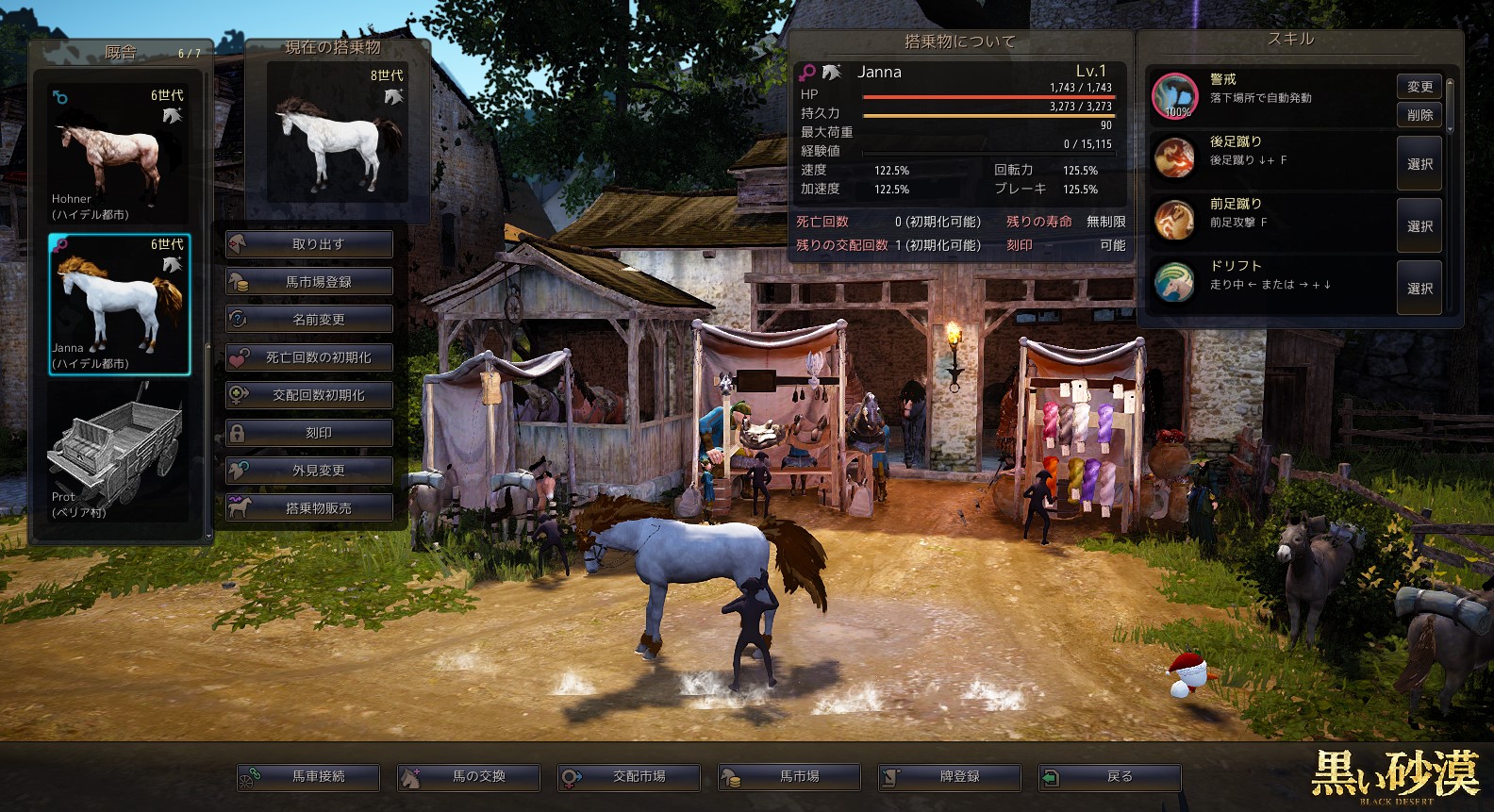This screenshot has width=1494, height=812.
Task: Reset death count with 死亡回数の初期化
Action: coord(309,357)
